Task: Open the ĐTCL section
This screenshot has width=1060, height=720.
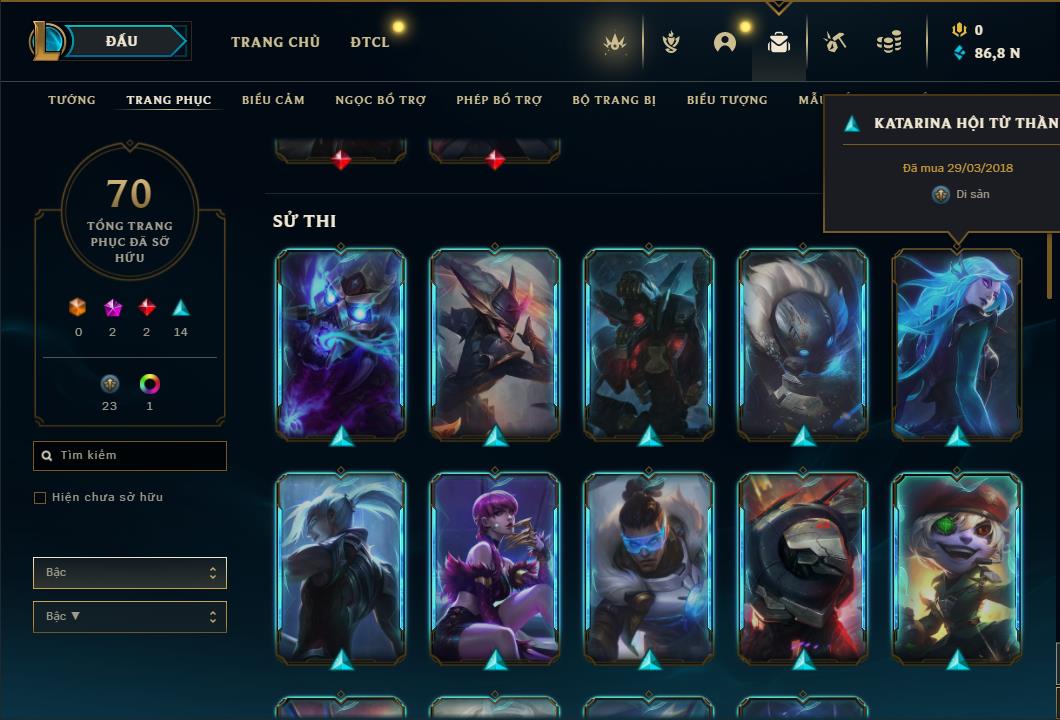Action: (370, 42)
